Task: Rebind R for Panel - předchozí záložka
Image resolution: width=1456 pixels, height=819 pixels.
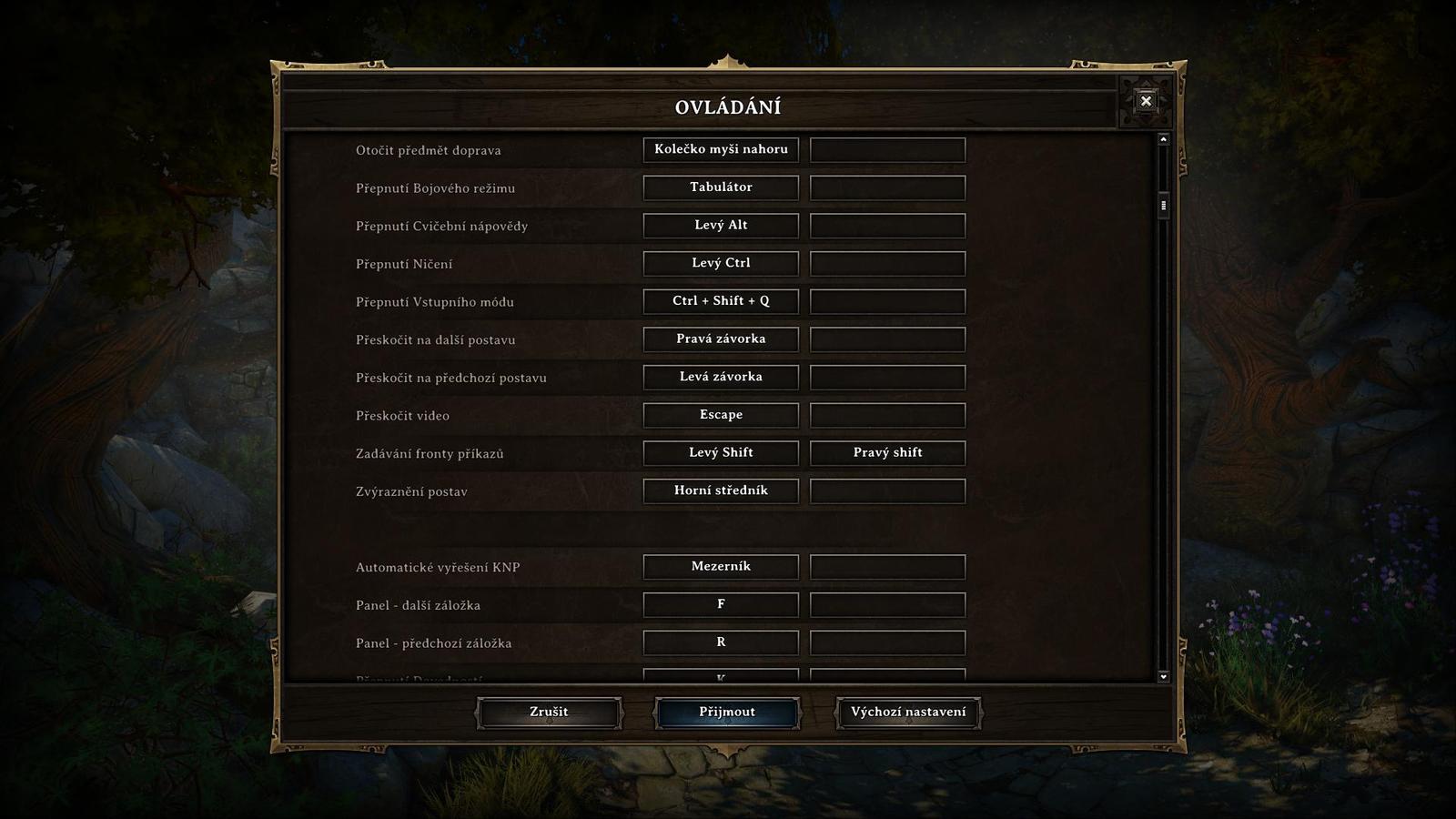Action: coord(721,642)
